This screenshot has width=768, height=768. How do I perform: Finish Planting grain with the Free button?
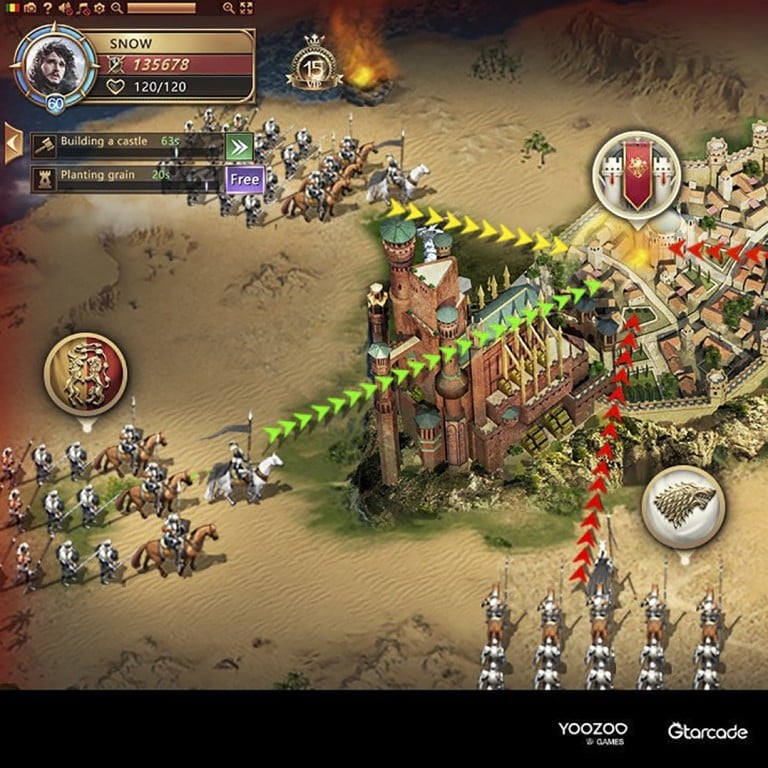point(244,180)
